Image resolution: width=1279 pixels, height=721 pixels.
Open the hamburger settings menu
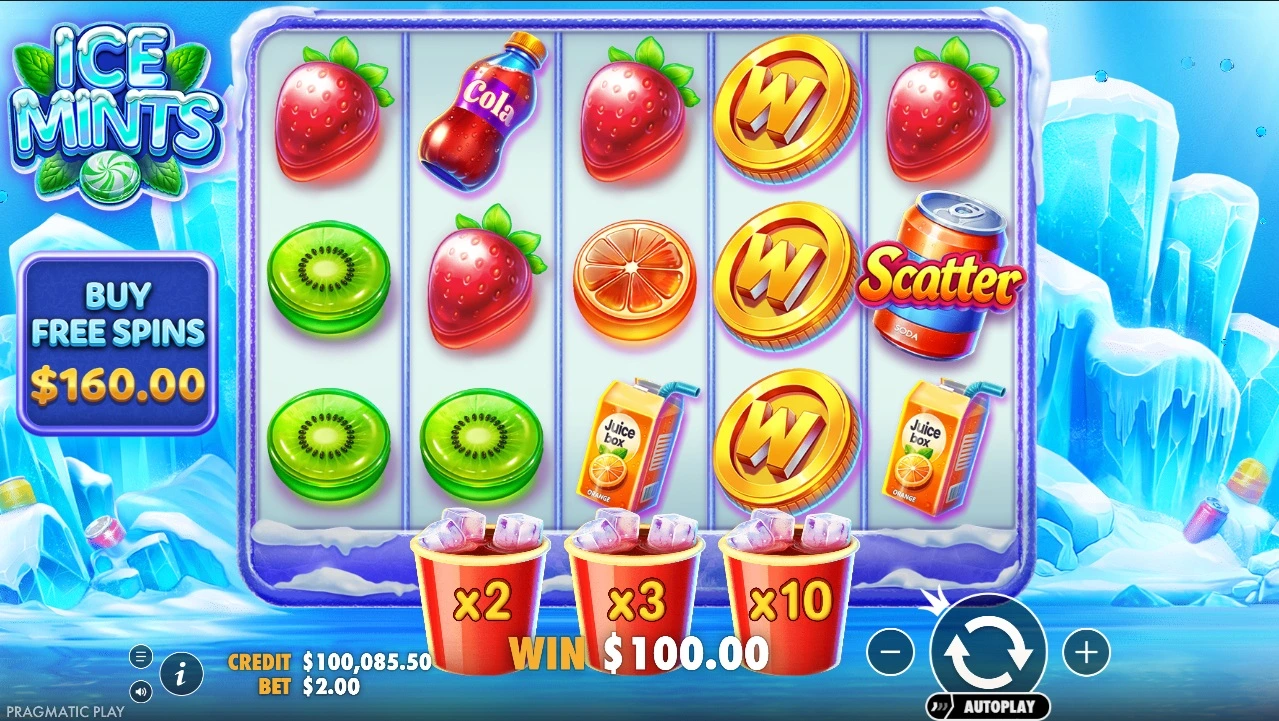[x=141, y=657]
